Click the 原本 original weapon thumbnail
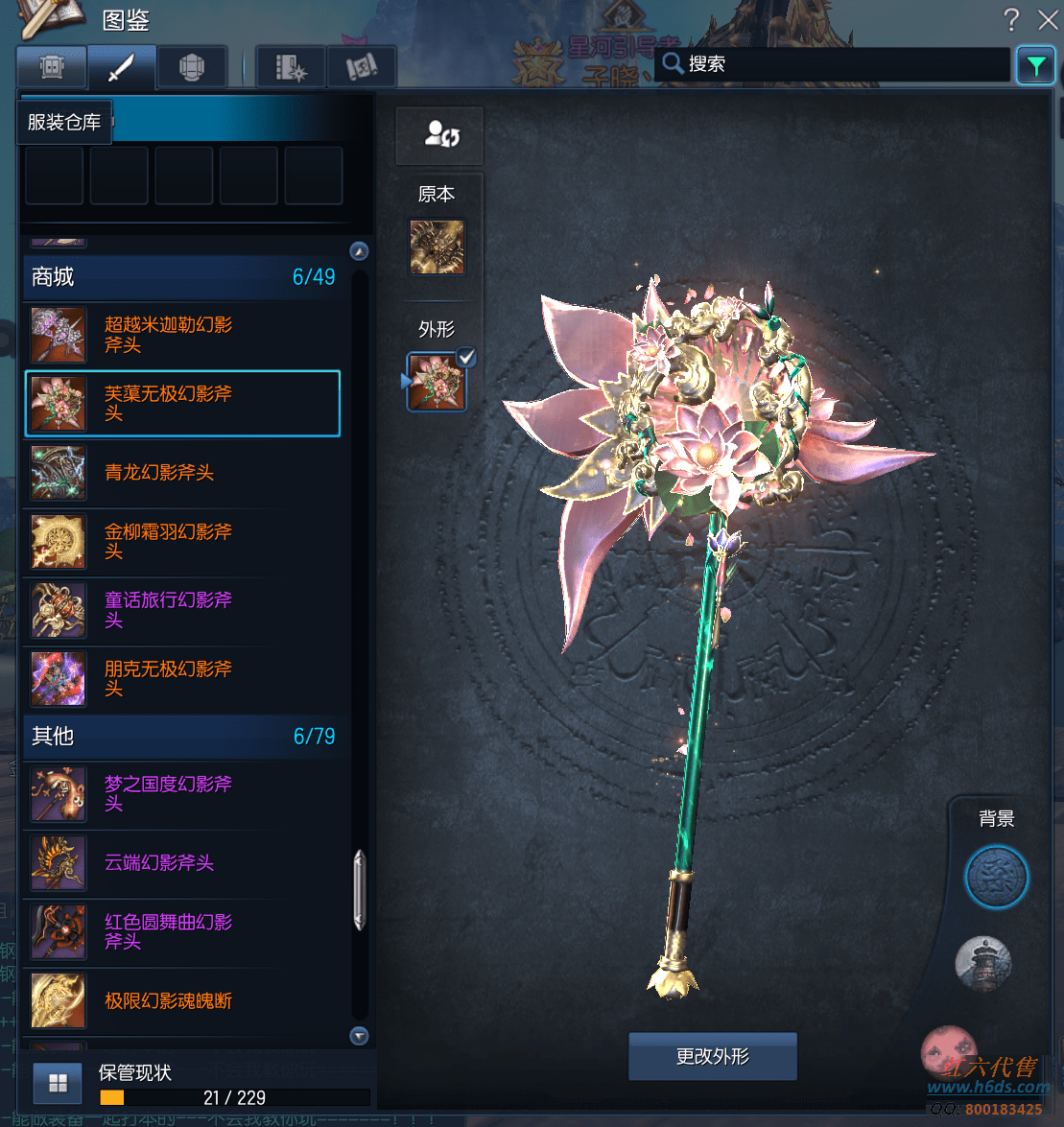 click(x=437, y=247)
